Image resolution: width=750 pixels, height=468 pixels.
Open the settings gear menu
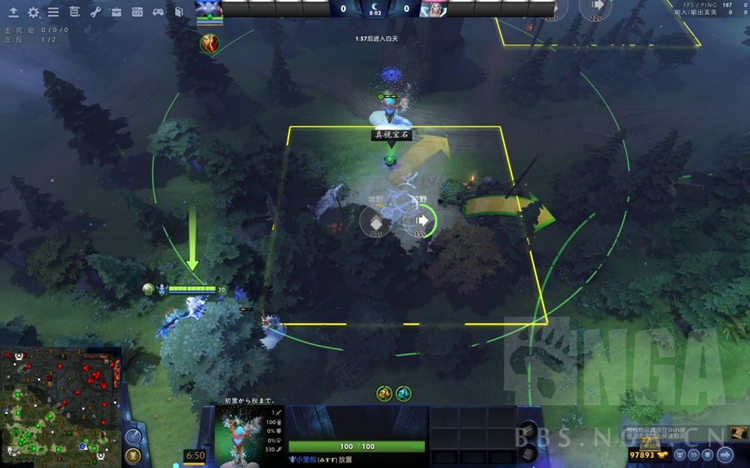point(33,12)
